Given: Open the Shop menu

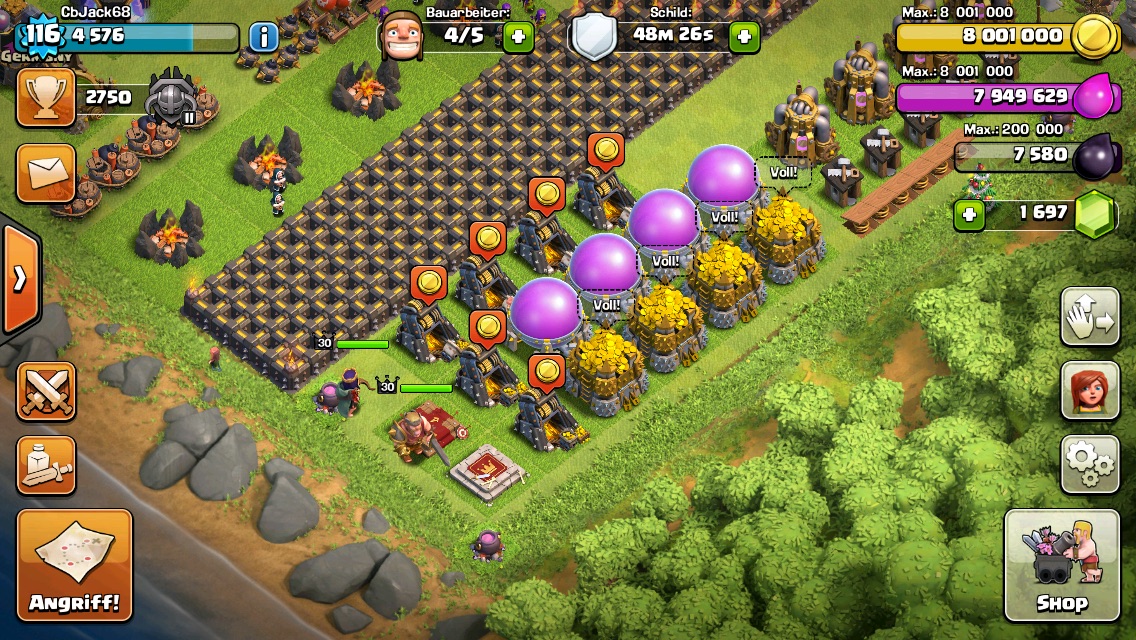Looking at the screenshot, I should click(x=1061, y=565).
